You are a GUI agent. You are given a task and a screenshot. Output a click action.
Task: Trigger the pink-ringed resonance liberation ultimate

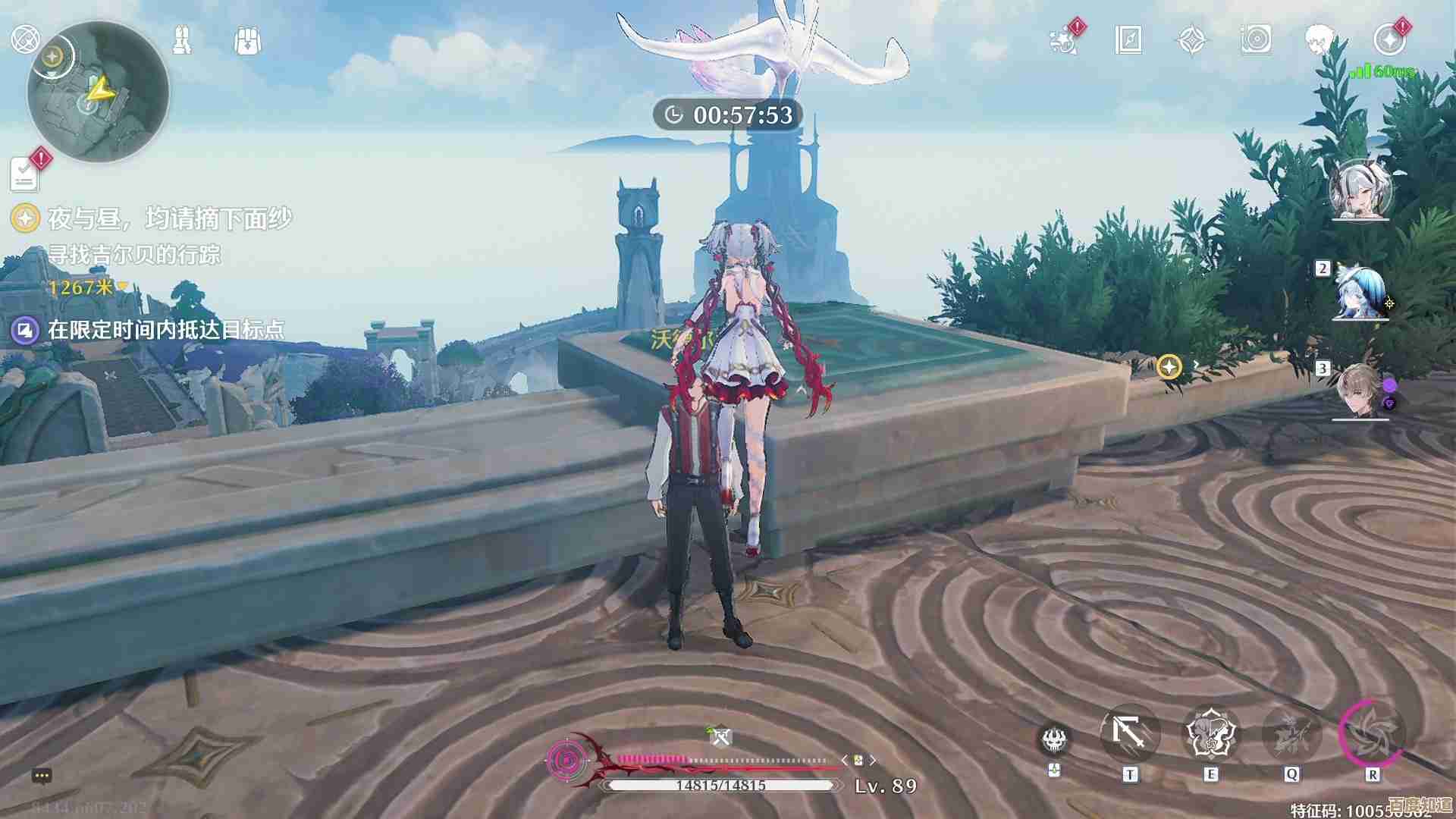(1373, 735)
